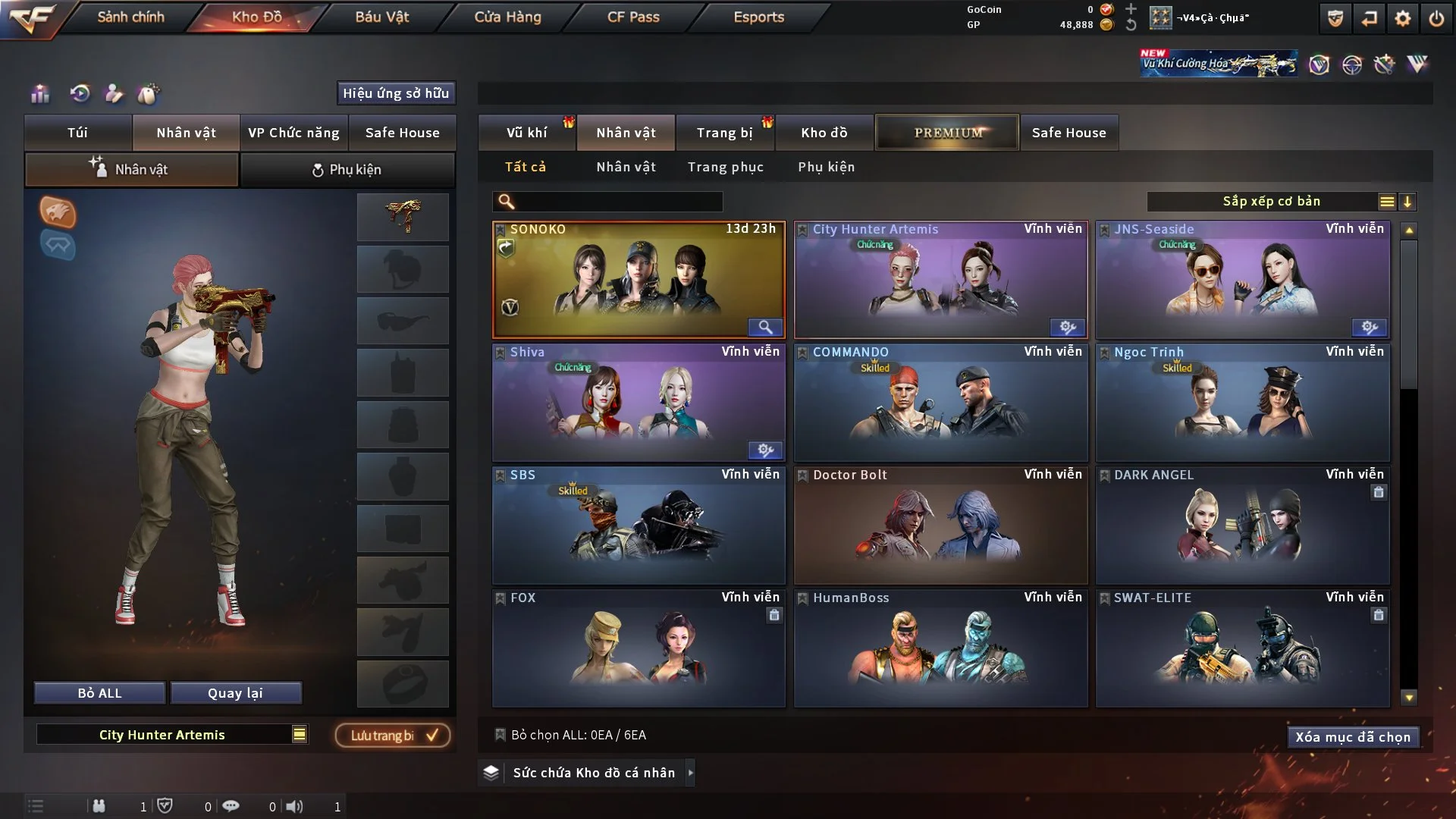Open the Túi tab
This screenshot has height=819, width=1456.
[77, 133]
